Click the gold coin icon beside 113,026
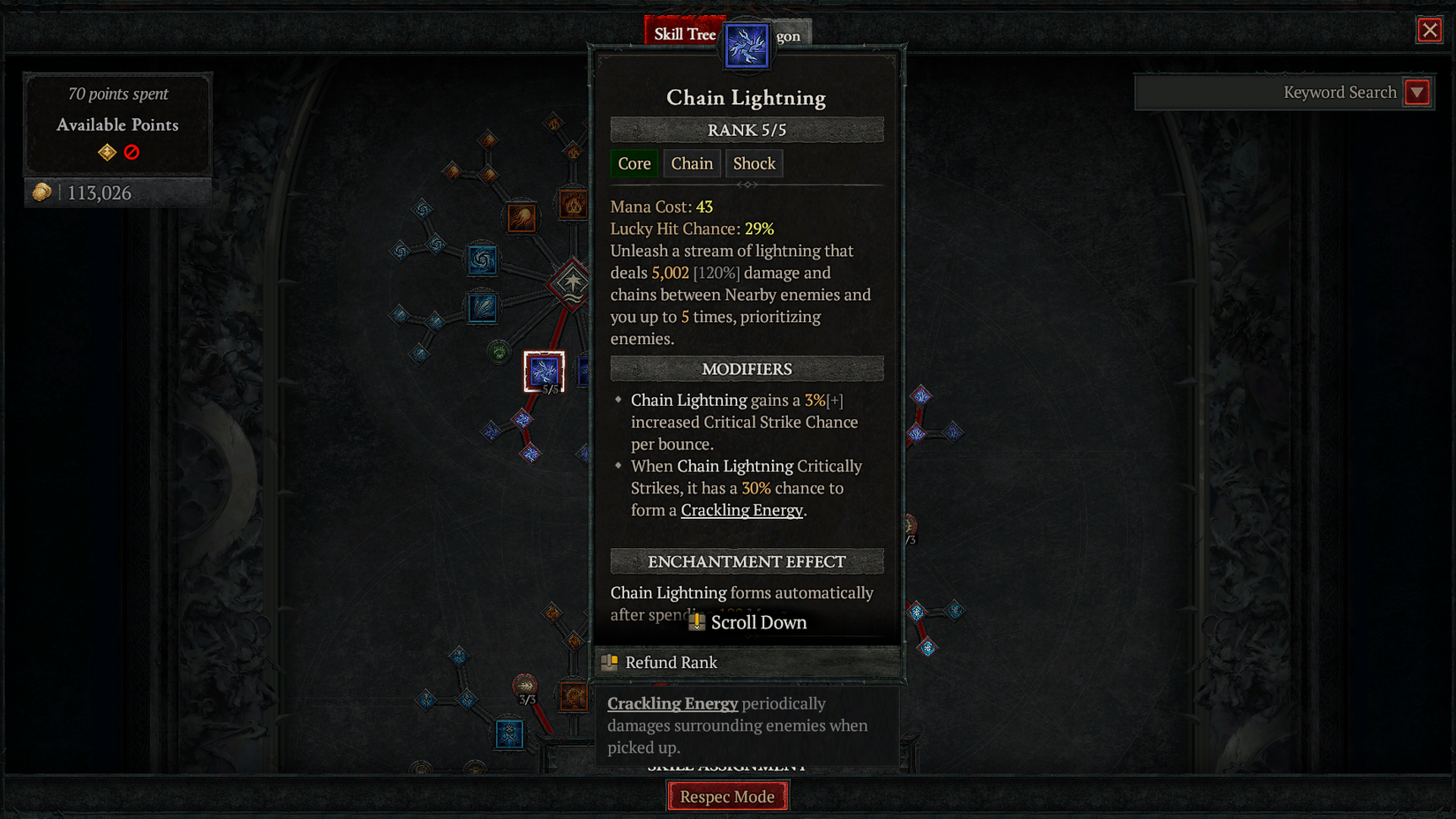Image resolution: width=1456 pixels, height=819 pixels. [x=41, y=192]
